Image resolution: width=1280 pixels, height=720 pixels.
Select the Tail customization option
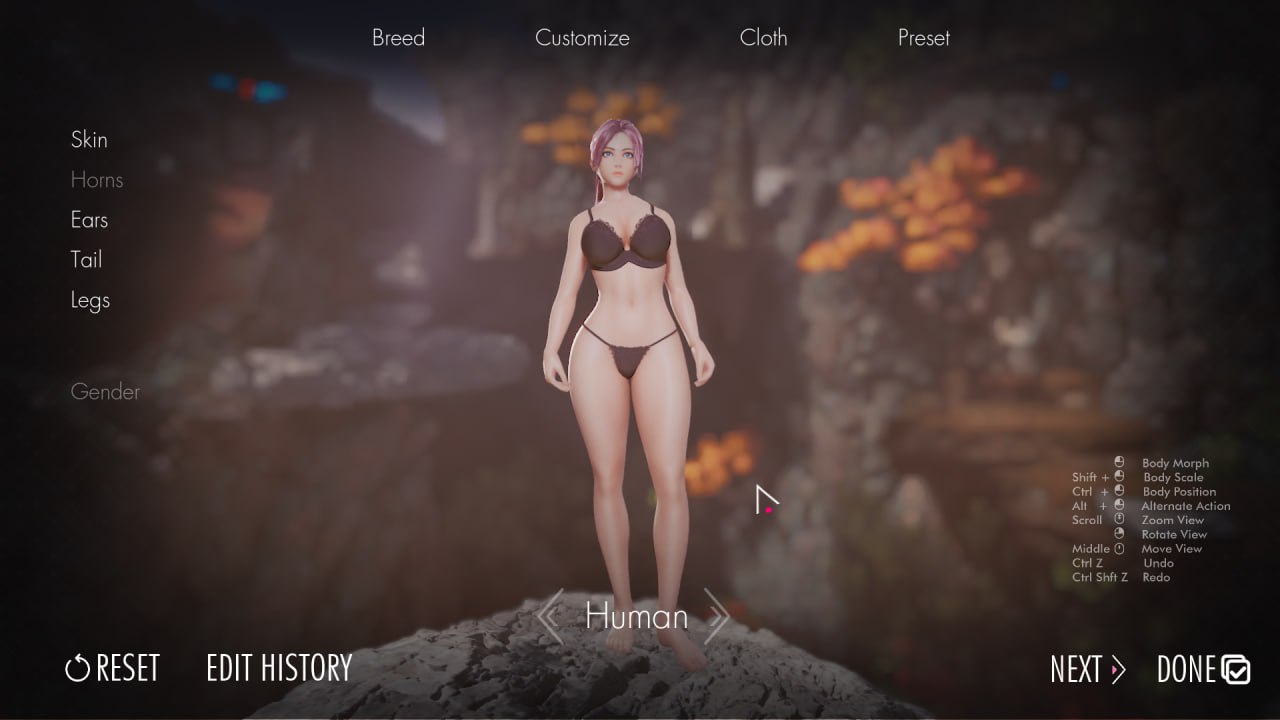(x=86, y=260)
